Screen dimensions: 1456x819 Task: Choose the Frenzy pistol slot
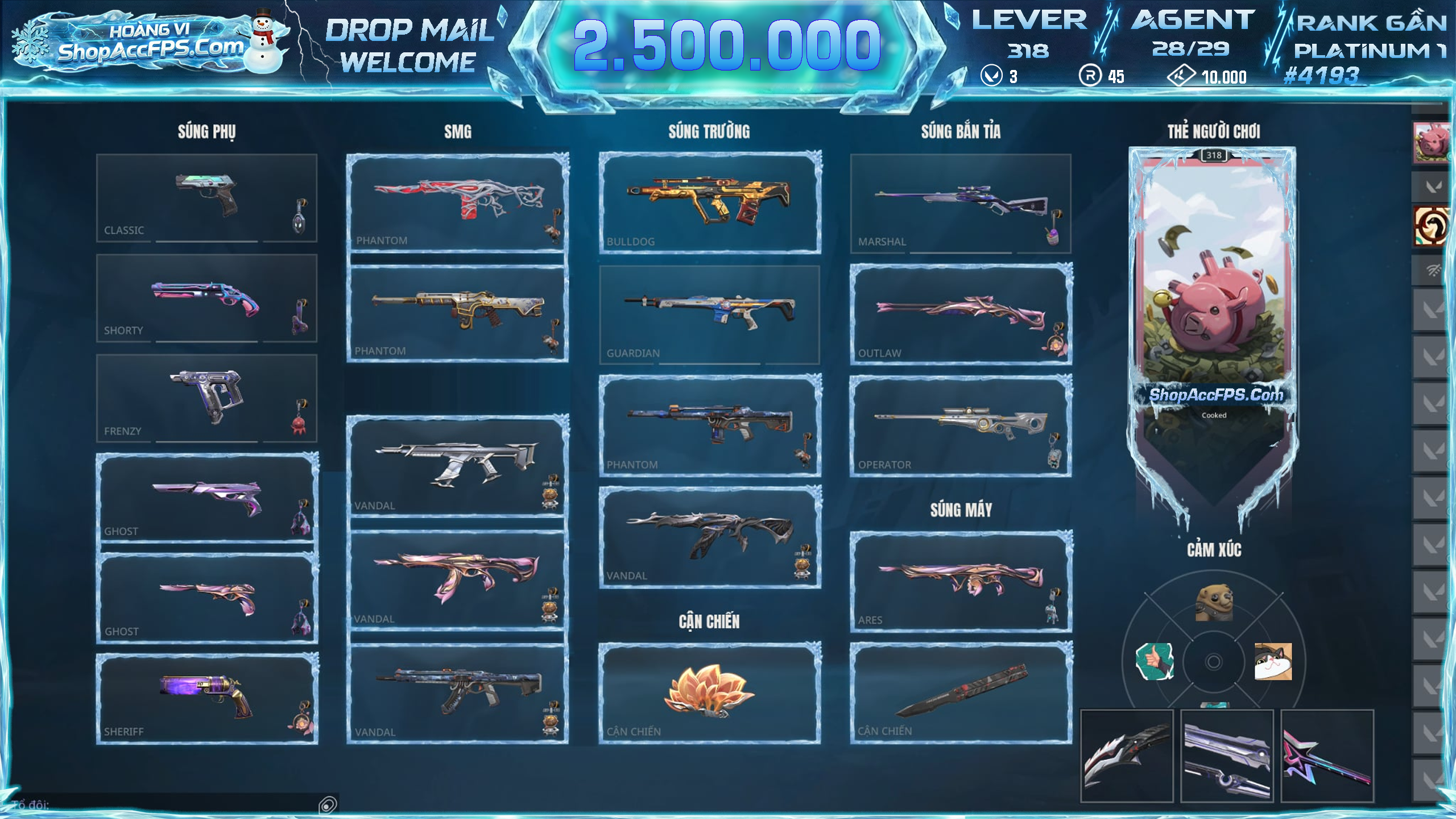[206, 398]
